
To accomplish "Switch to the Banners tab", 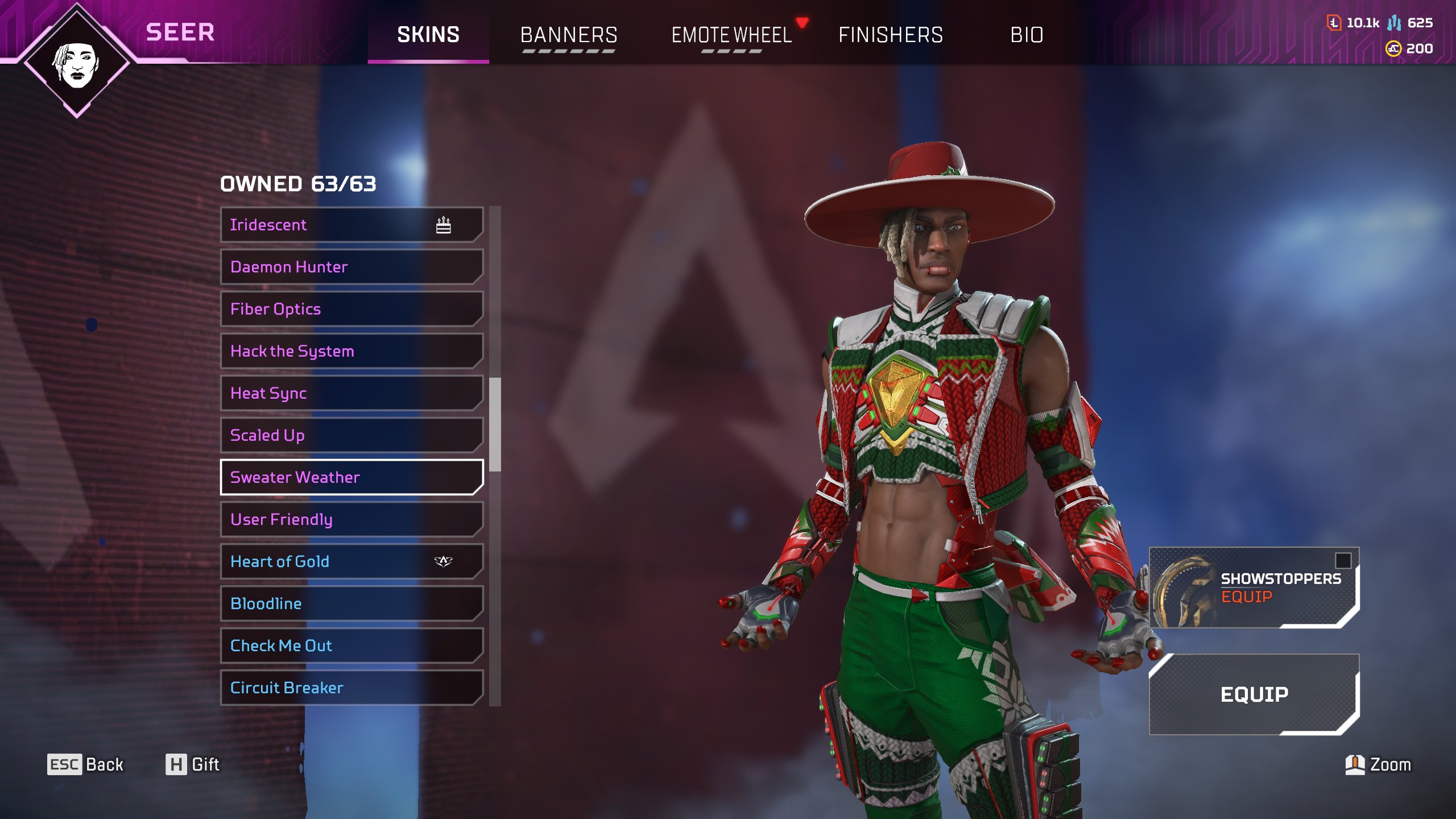I will (x=568, y=35).
